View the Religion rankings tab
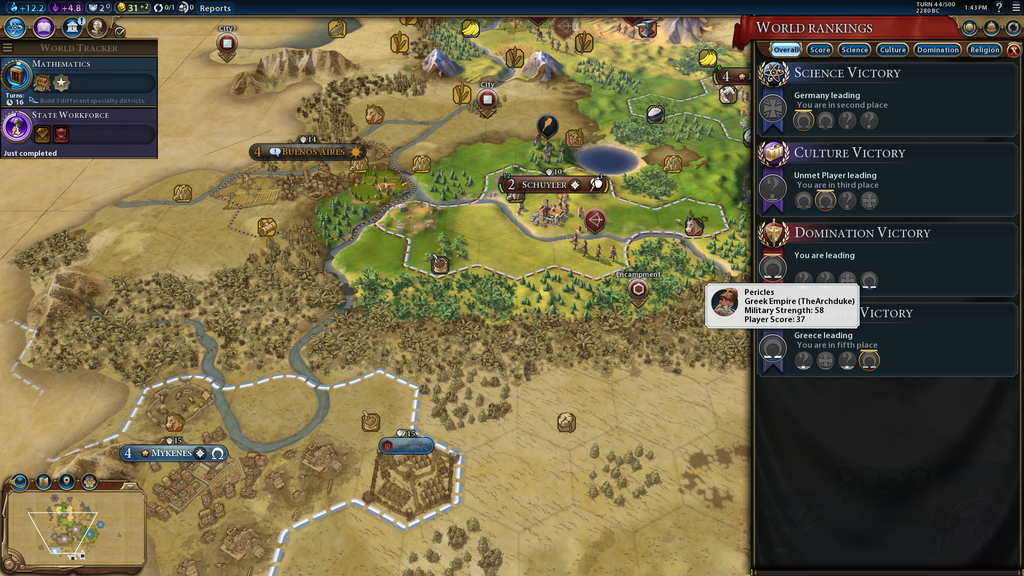The width and height of the screenshot is (1024, 576). pos(984,49)
